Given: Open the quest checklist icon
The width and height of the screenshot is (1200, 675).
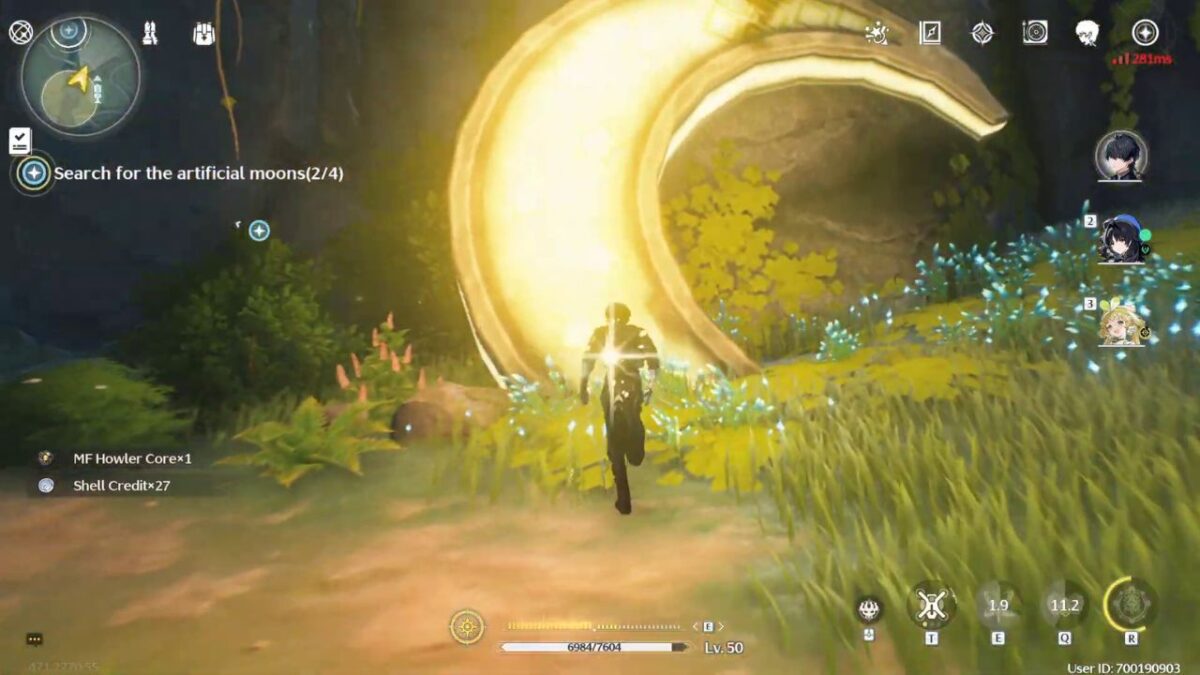Looking at the screenshot, I should click(x=20, y=140).
